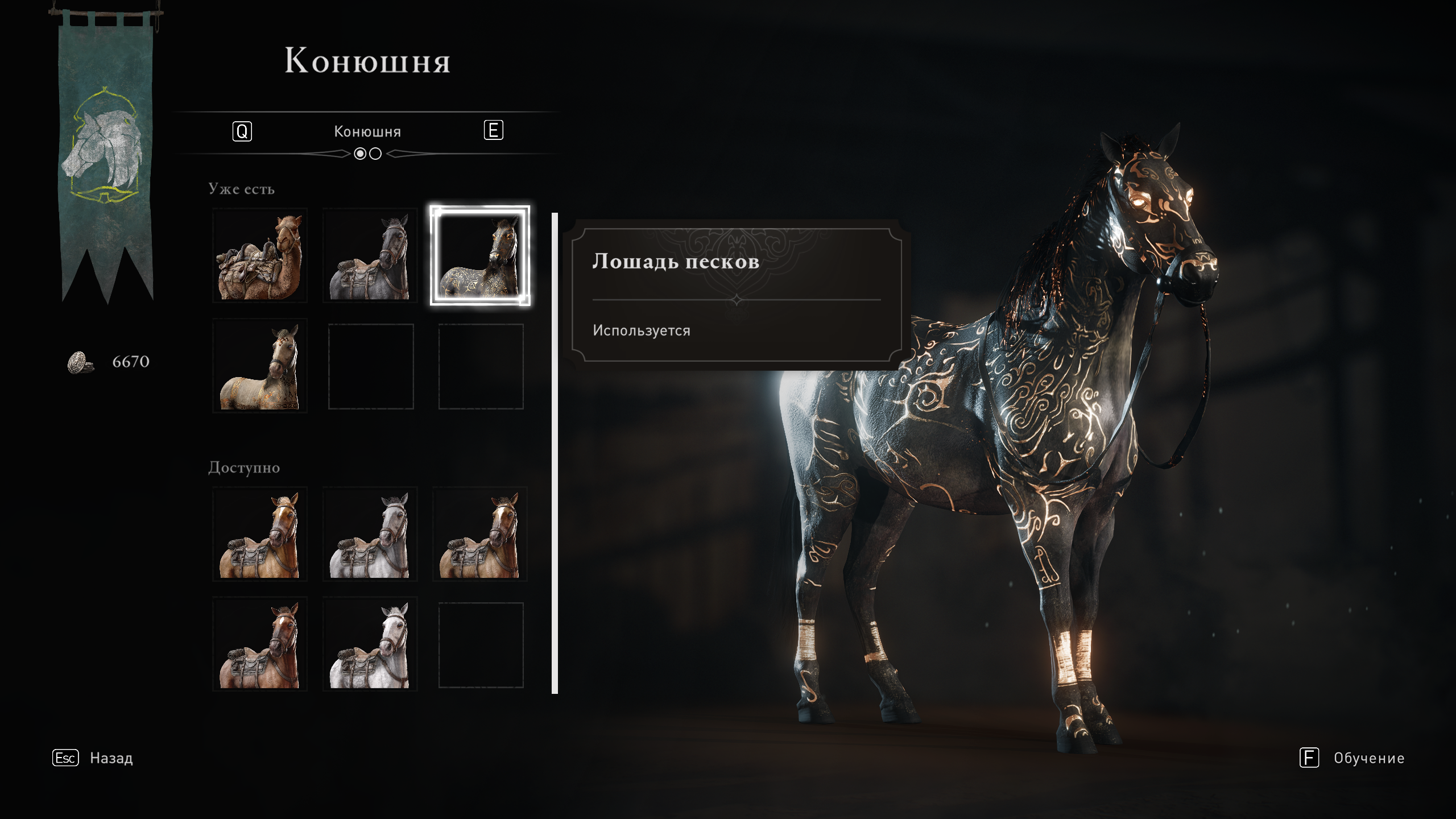Choose the available light grey dark-maned horse
Image resolution: width=1456 pixels, height=819 pixels.
point(370,534)
